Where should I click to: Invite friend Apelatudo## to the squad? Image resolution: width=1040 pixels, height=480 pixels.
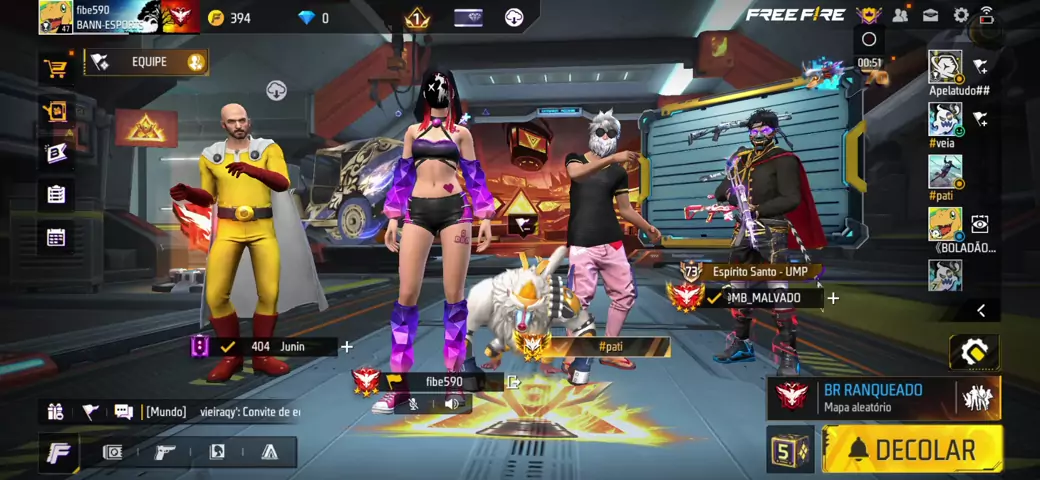click(980, 67)
